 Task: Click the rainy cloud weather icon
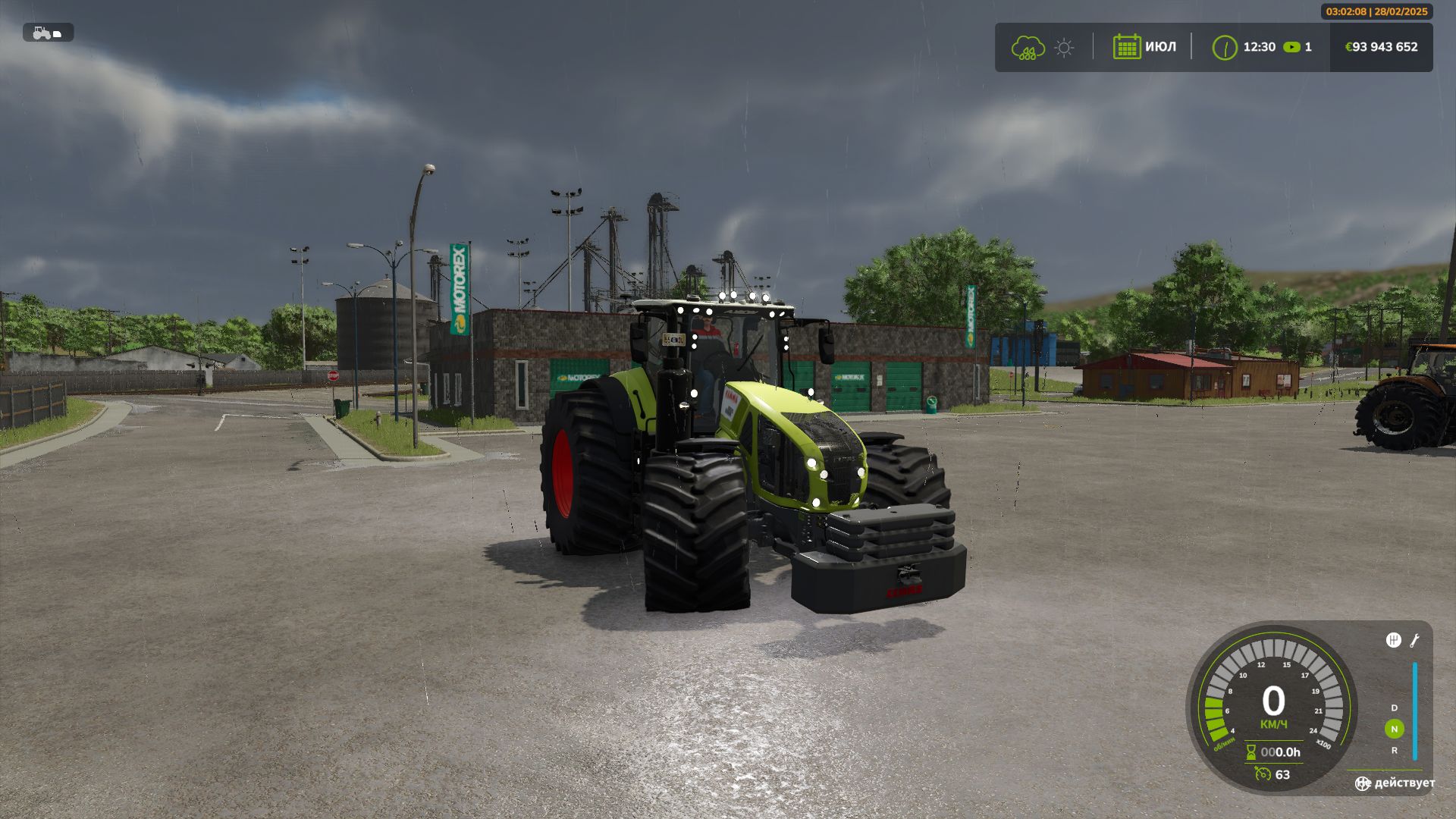[x=1028, y=48]
